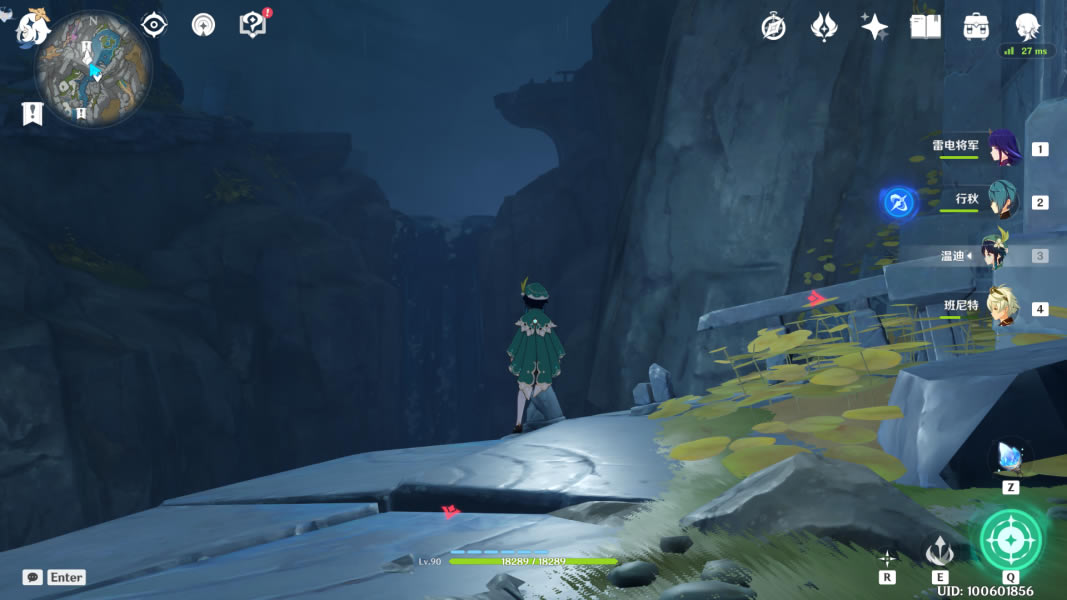
Task: Open the signal-arc icon next to the eye
Action: click(x=204, y=25)
